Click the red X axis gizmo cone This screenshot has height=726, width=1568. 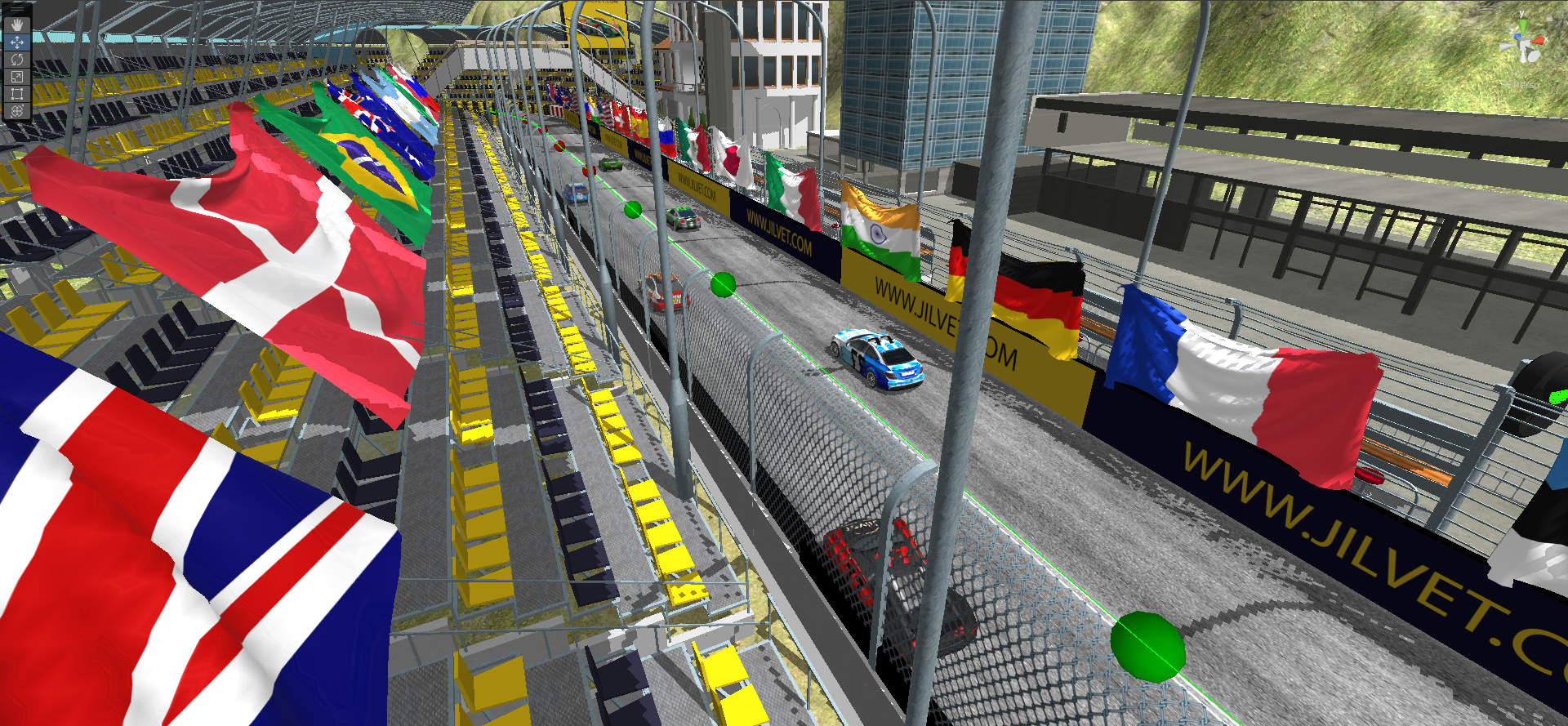pos(1538,41)
